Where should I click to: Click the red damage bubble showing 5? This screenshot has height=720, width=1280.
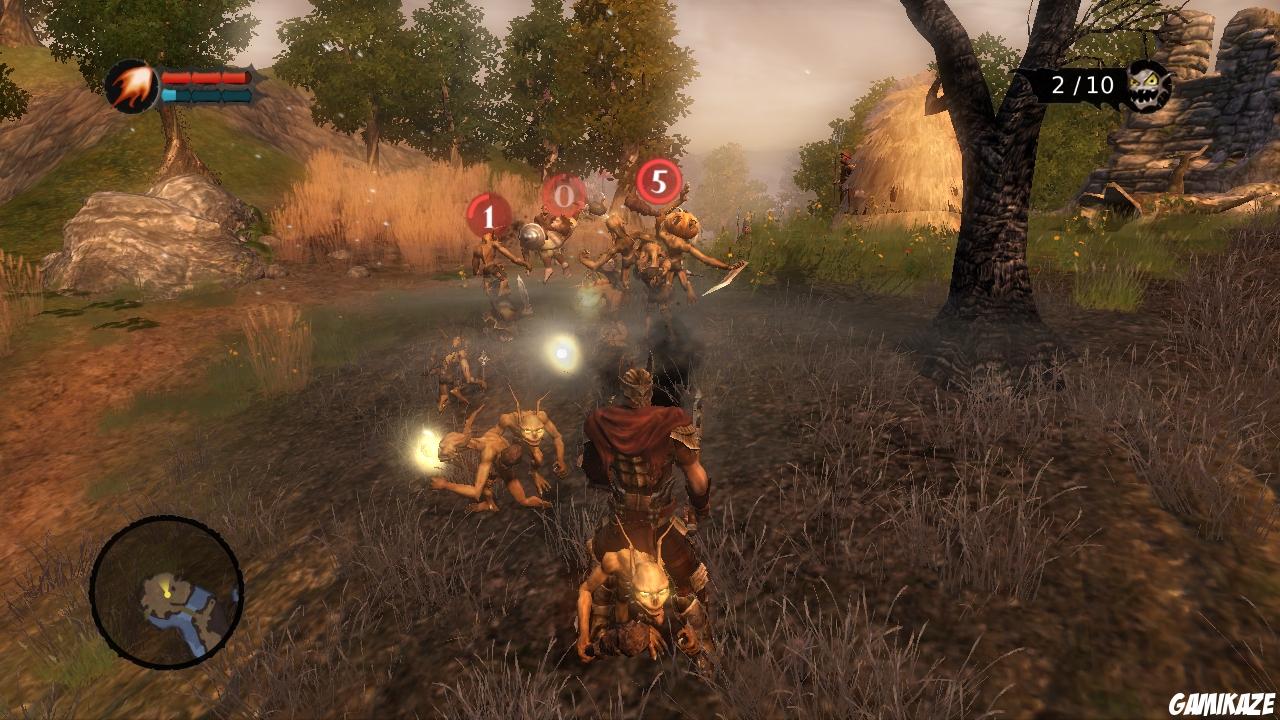point(660,183)
